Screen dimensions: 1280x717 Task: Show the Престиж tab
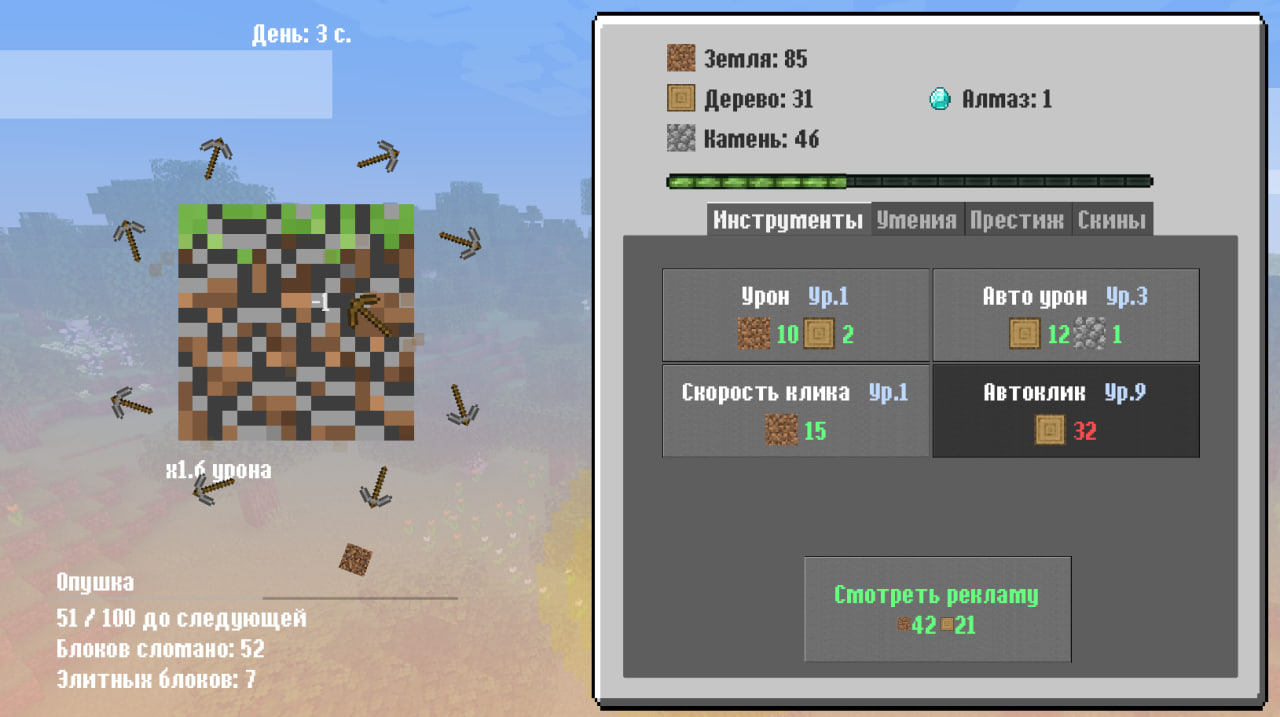[x=1016, y=220]
